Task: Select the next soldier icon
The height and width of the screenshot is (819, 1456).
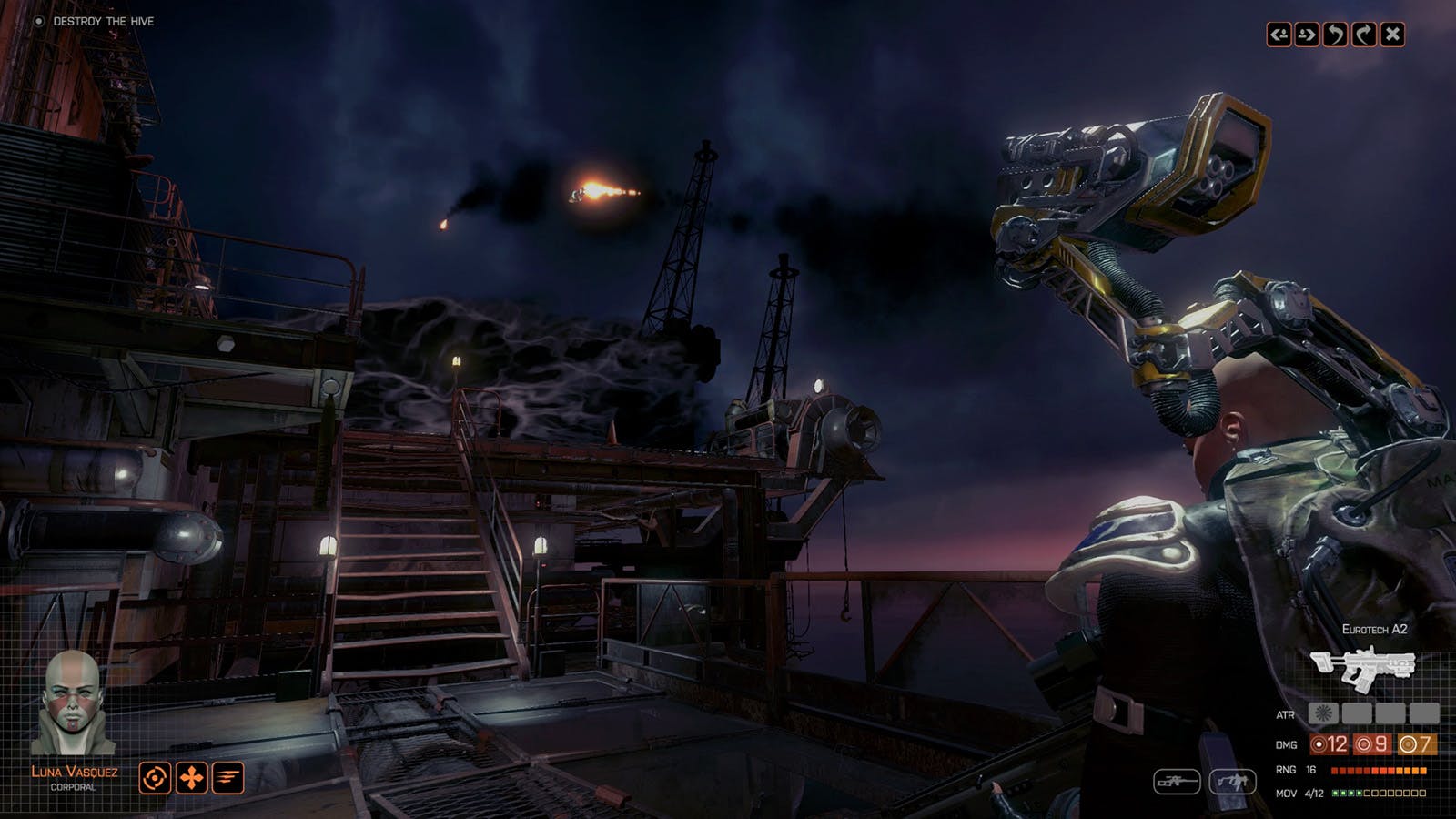Action: pyautogui.click(x=1306, y=35)
